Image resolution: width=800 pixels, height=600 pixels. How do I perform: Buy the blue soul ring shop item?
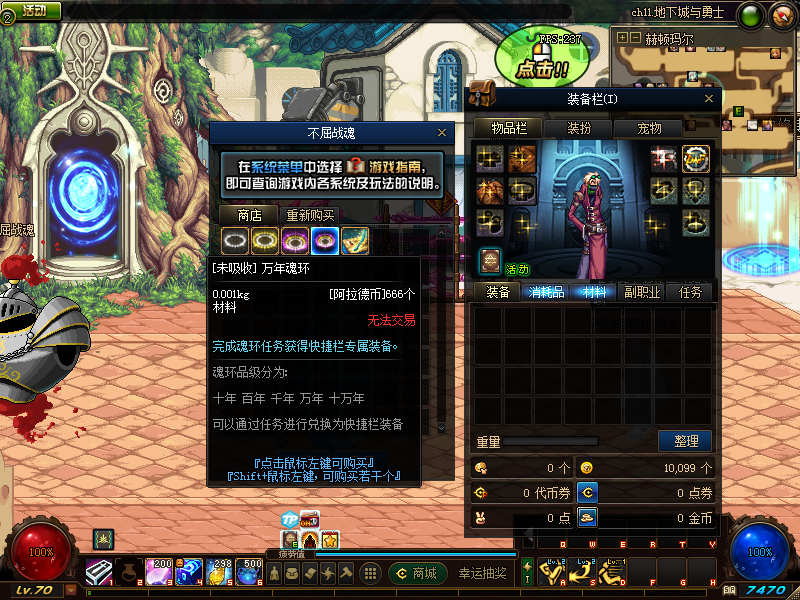pyautogui.click(x=324, y=240)
